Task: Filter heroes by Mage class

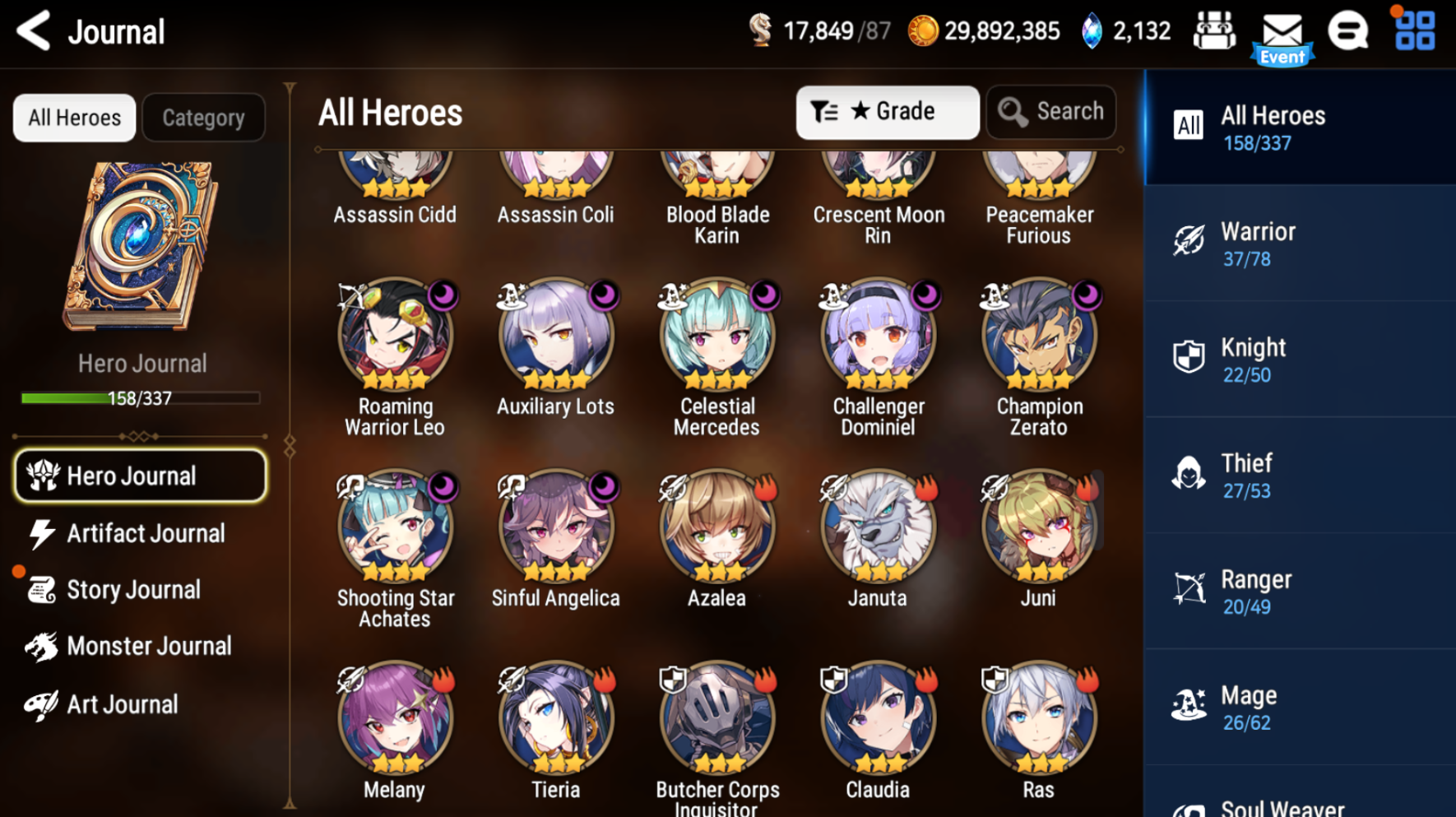Action: pyautogui.click(x=1300, y=708)
